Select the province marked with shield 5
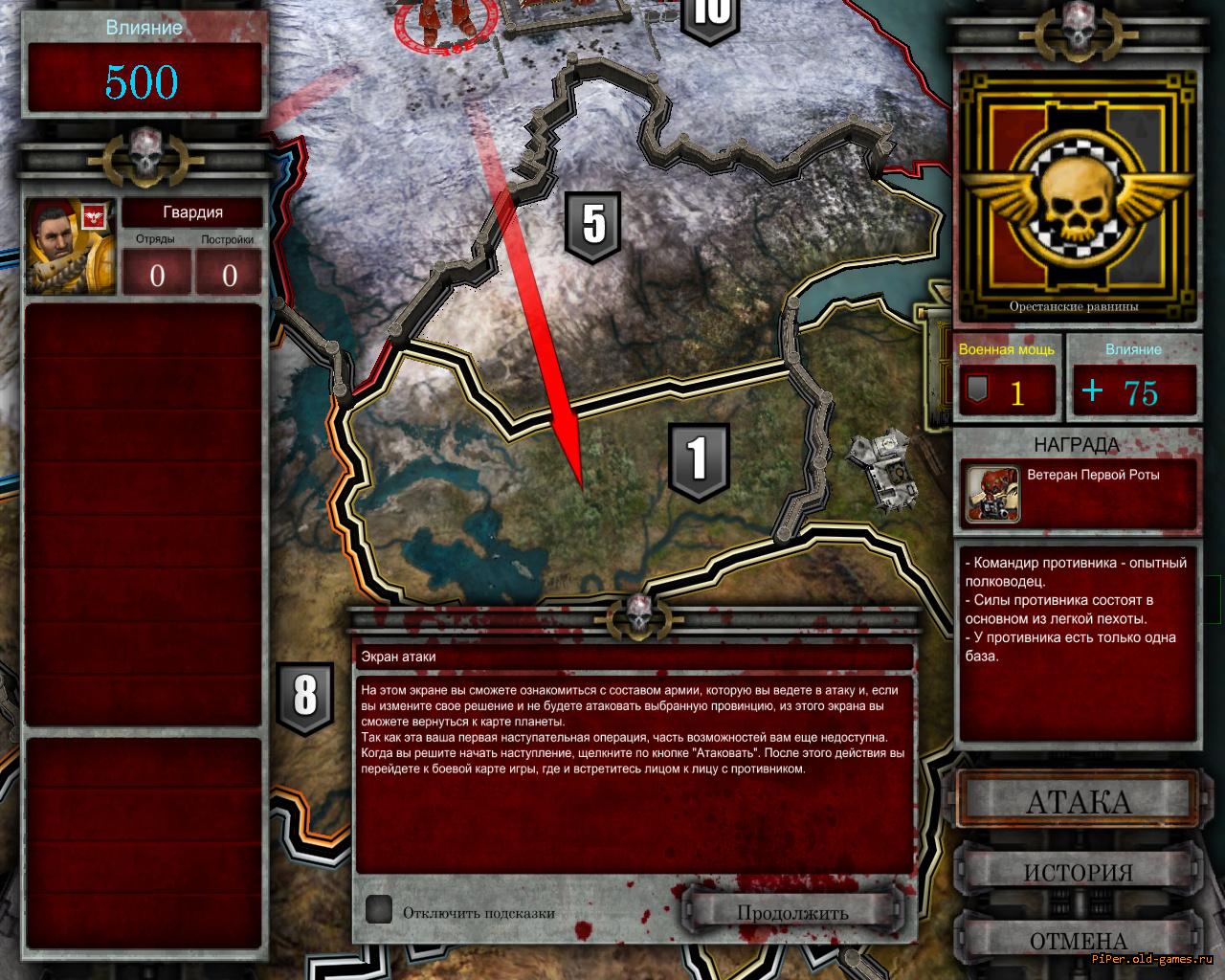1225x980 pixels. pyautogui.click(x=593, y=226)
